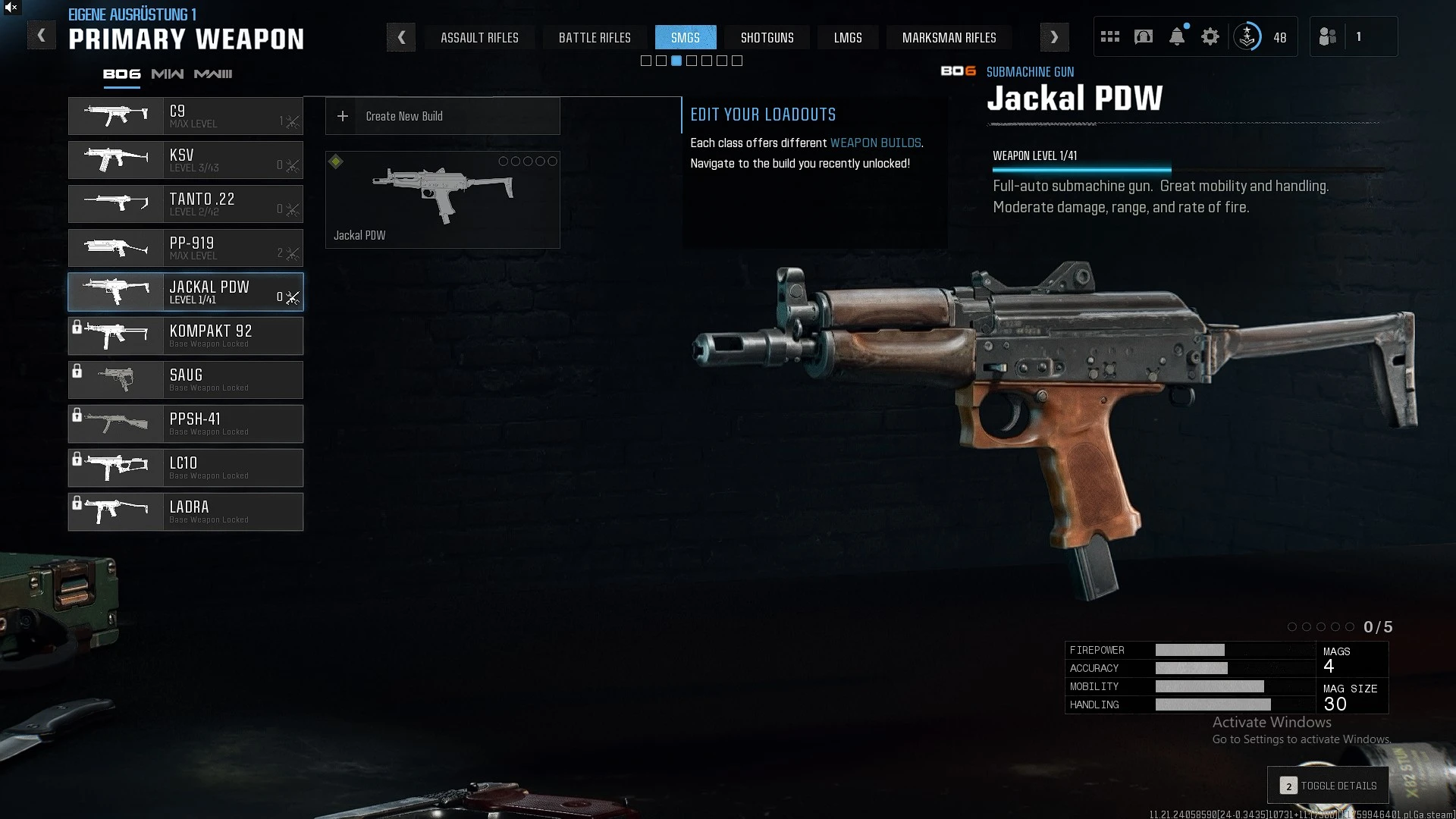The width and height of the screenshot is (1456, 819).
Task: Go back using the top-left arrow
Action: coord(42,36)
